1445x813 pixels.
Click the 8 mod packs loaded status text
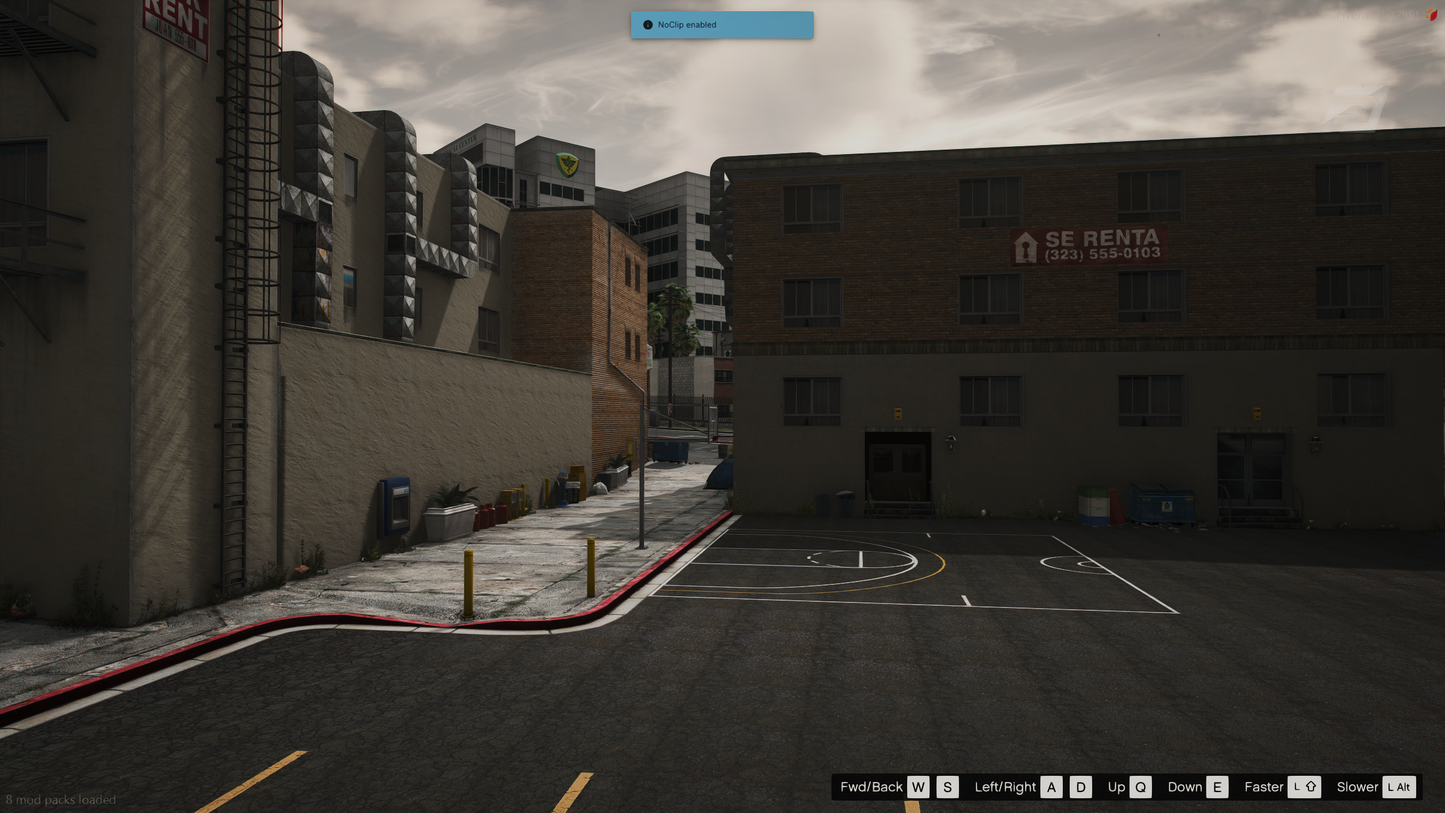coord(60,800)
